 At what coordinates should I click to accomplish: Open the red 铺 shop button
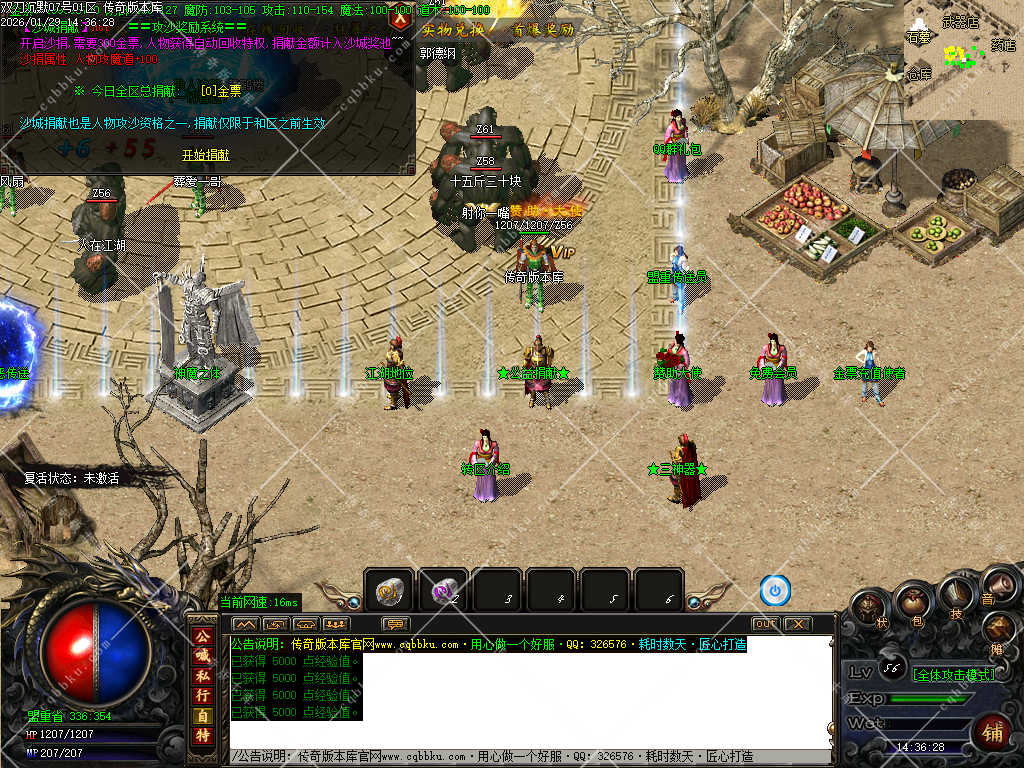(x=993, y=732)
